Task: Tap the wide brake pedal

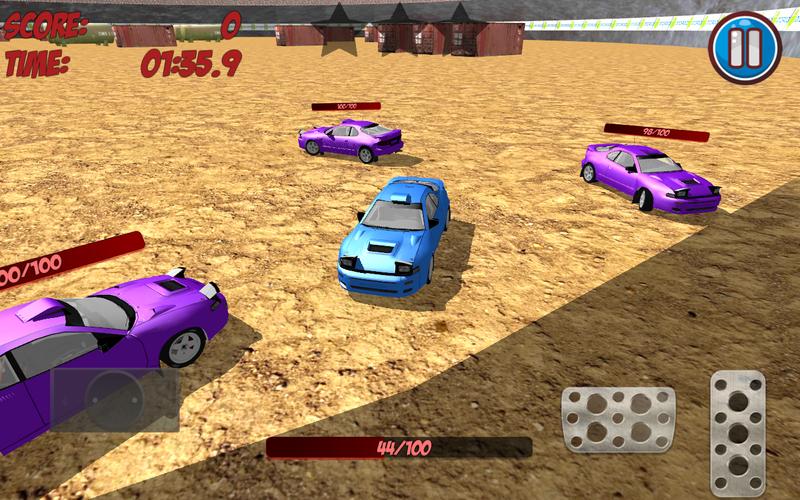Action: pos(618,417)
